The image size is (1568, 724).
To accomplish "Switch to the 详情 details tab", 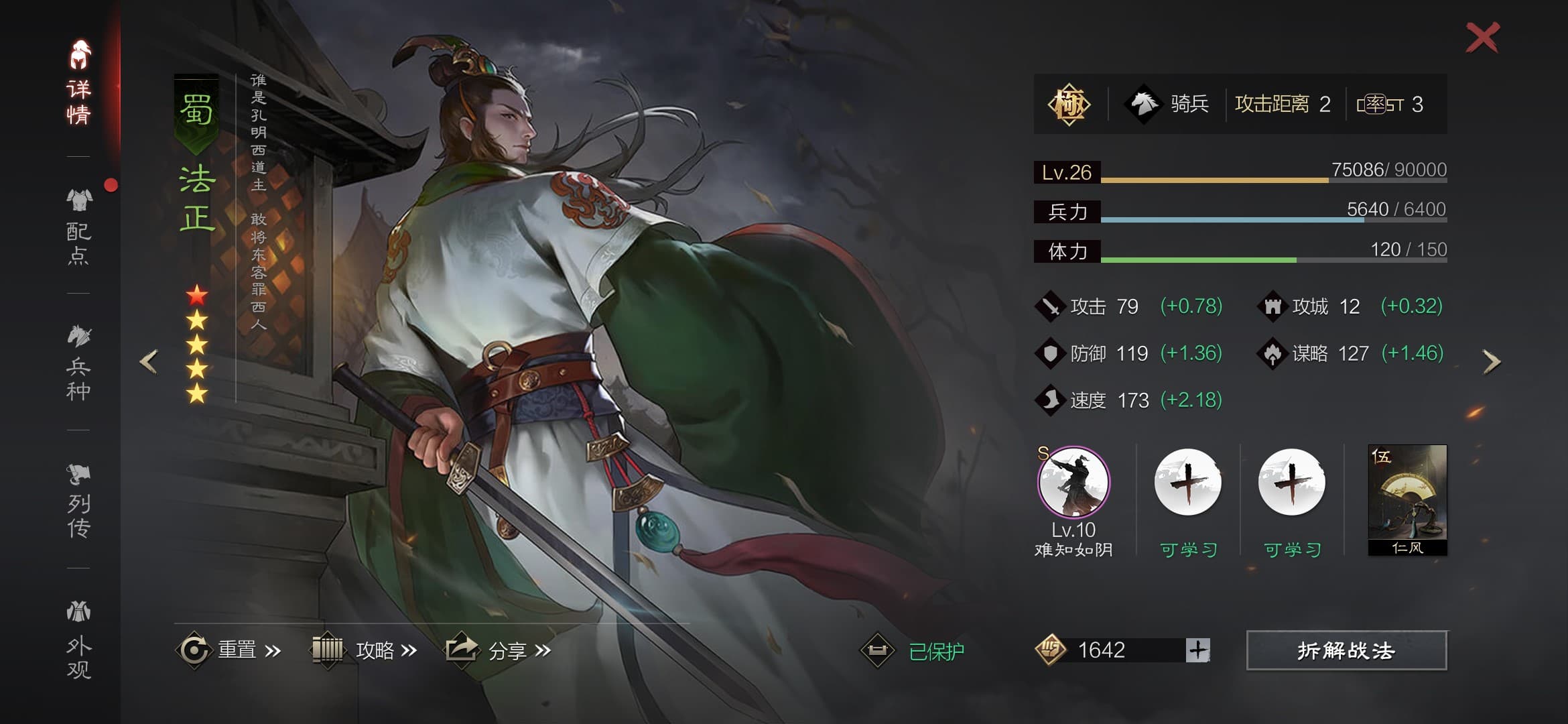I will point(79,84).
